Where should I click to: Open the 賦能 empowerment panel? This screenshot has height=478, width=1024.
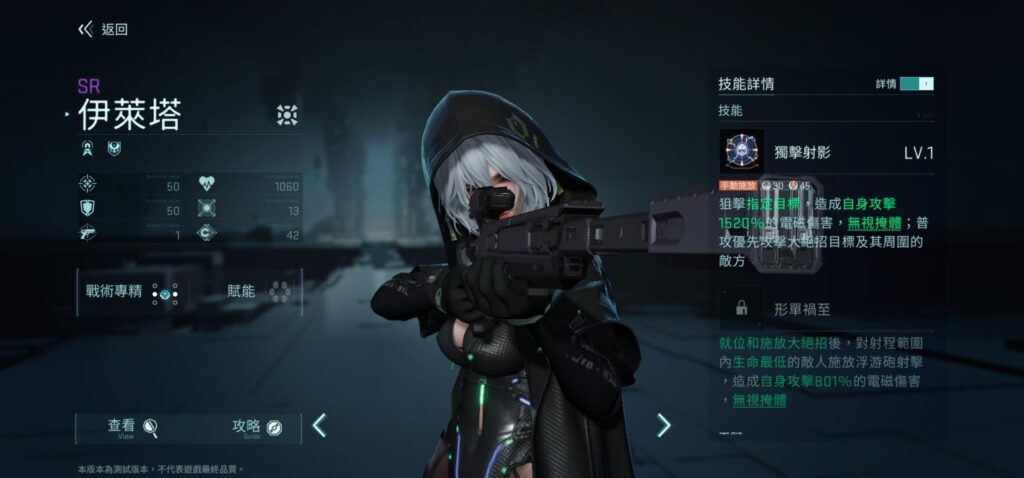[258, 292]
